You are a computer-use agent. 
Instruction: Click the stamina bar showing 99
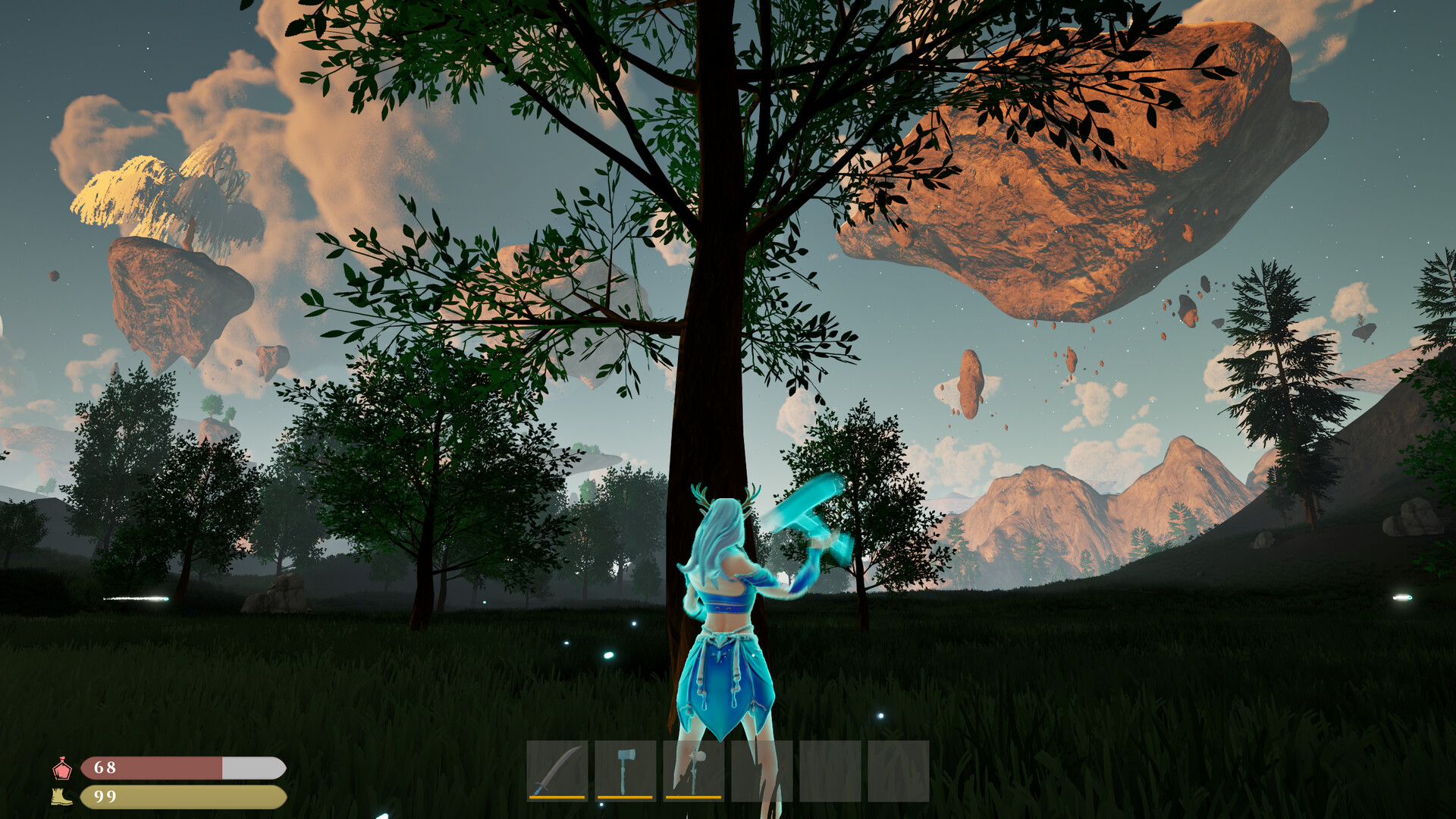(x=182, y=797)
